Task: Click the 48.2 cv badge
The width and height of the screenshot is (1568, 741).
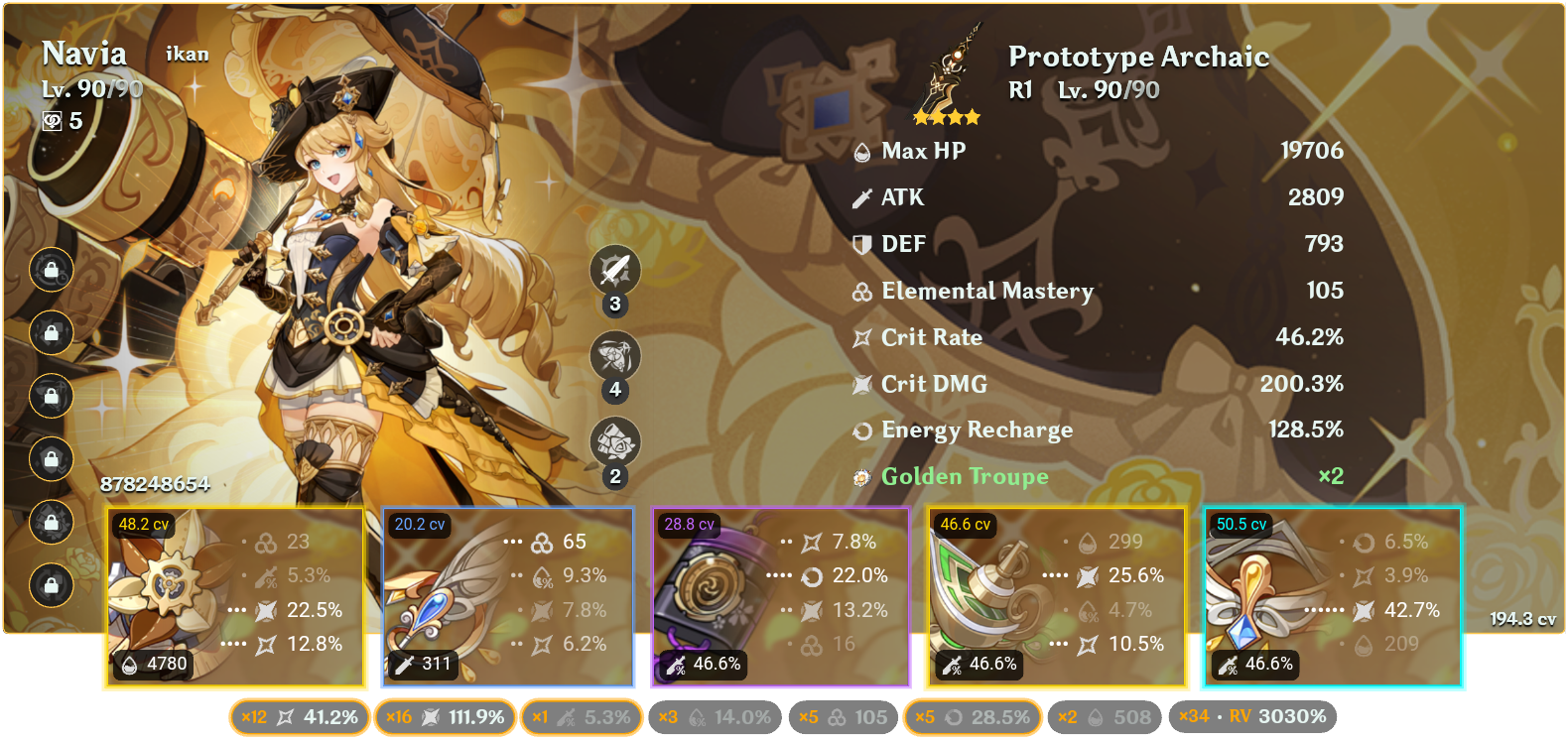Action: (143, 523)
